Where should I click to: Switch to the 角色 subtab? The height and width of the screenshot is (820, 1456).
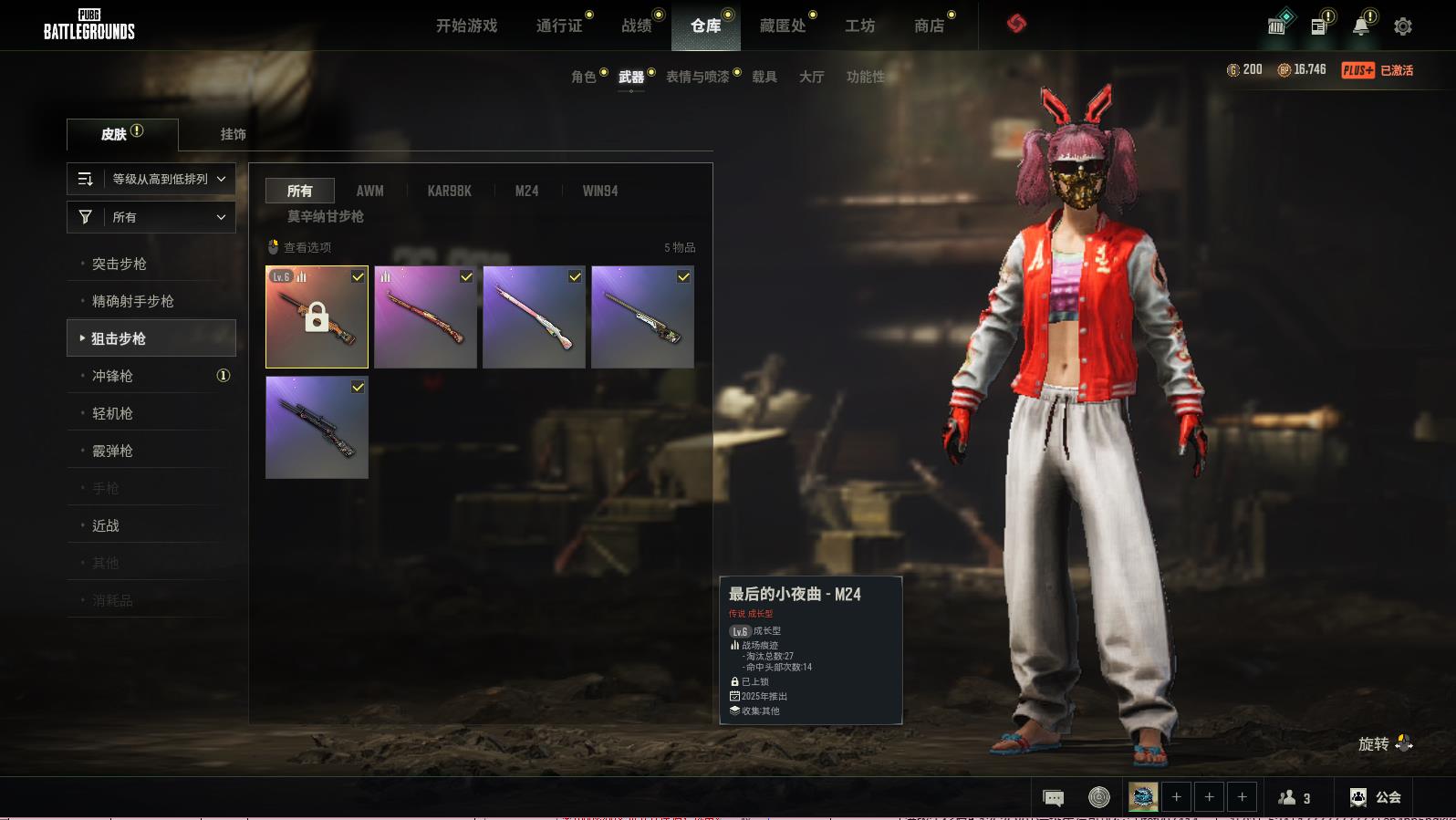pyautogui.click(x=584, y=77)
